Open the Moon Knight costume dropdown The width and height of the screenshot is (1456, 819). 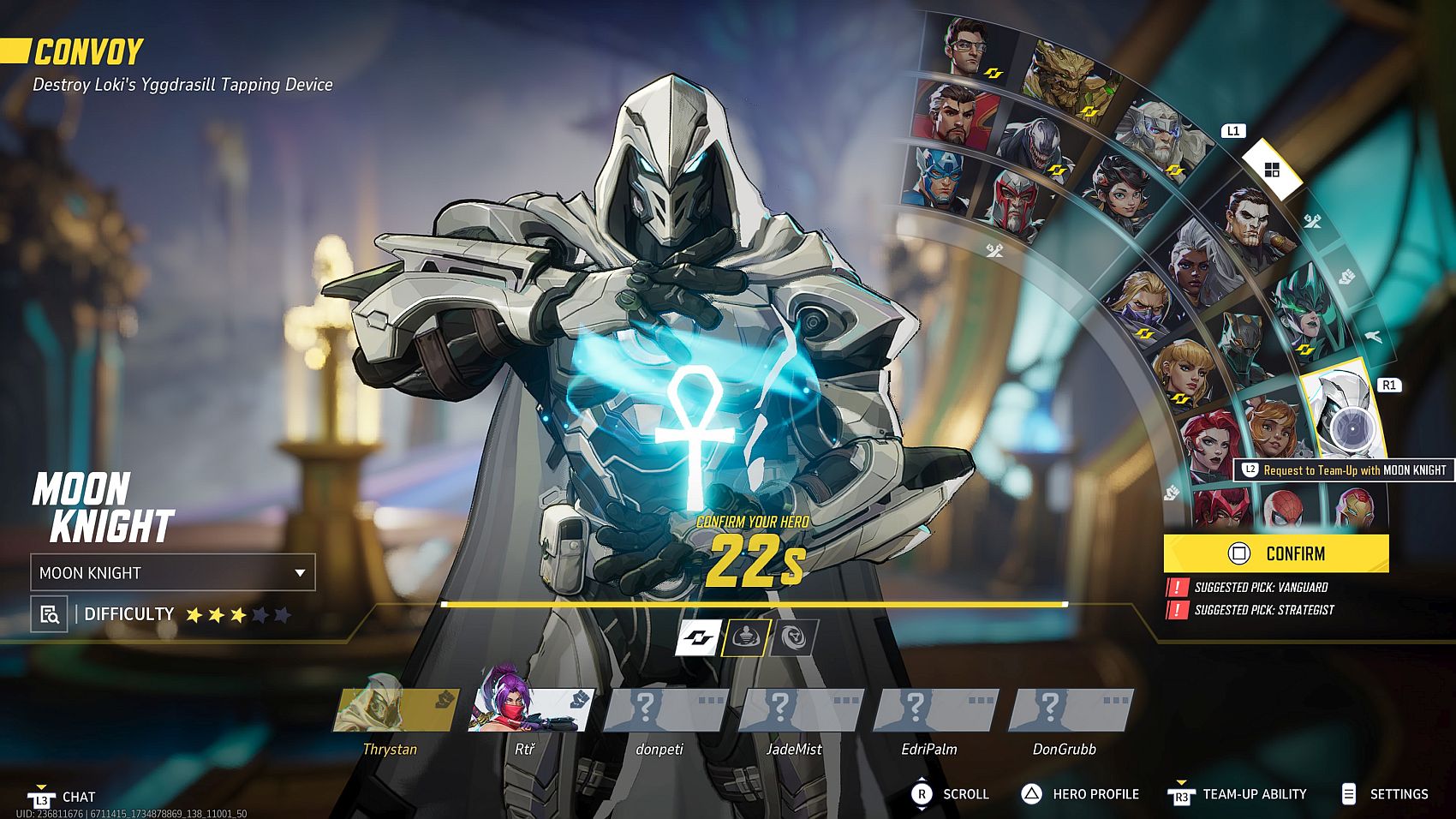coord(173,572)
